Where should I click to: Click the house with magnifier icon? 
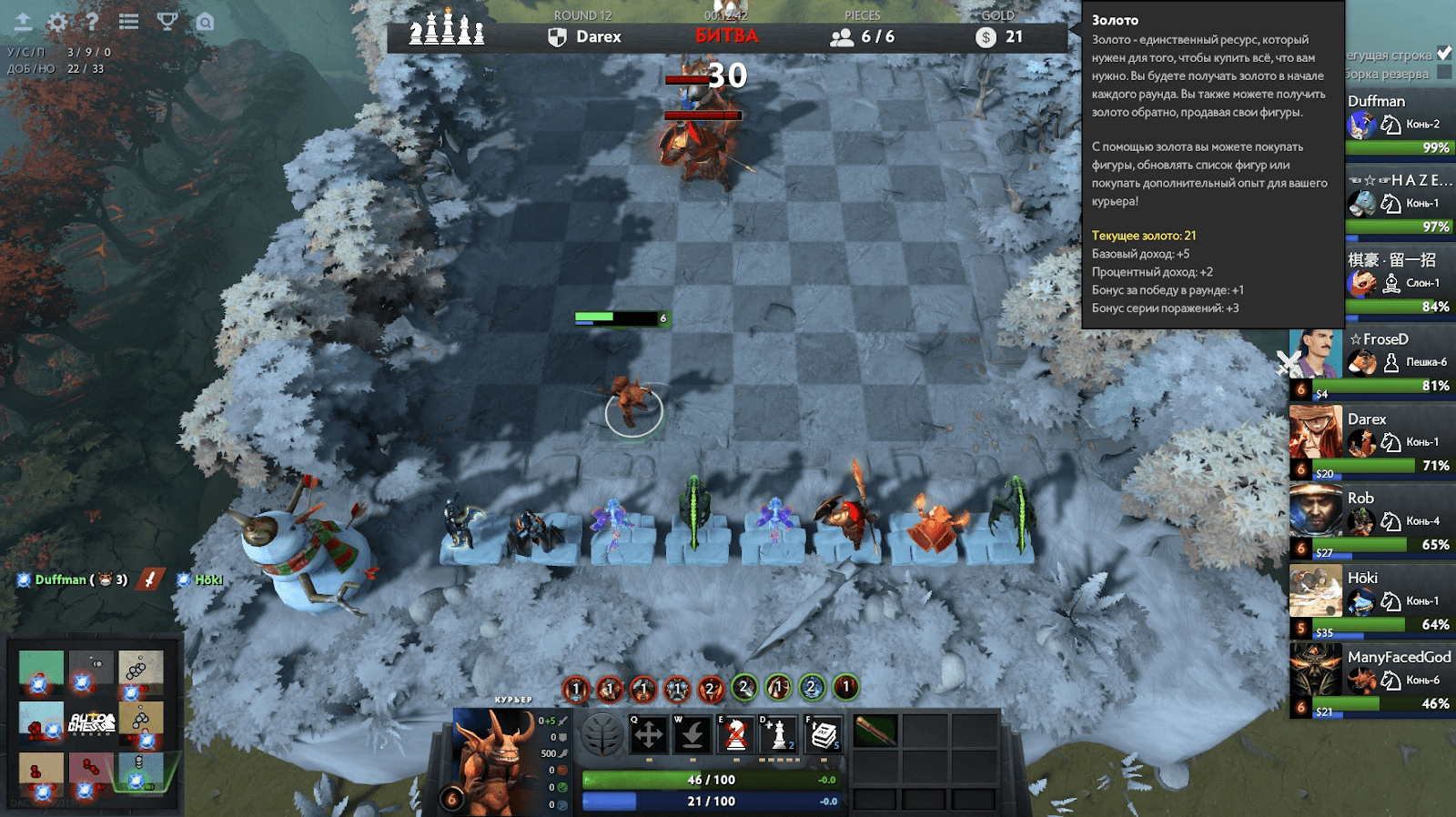[206, 22]
